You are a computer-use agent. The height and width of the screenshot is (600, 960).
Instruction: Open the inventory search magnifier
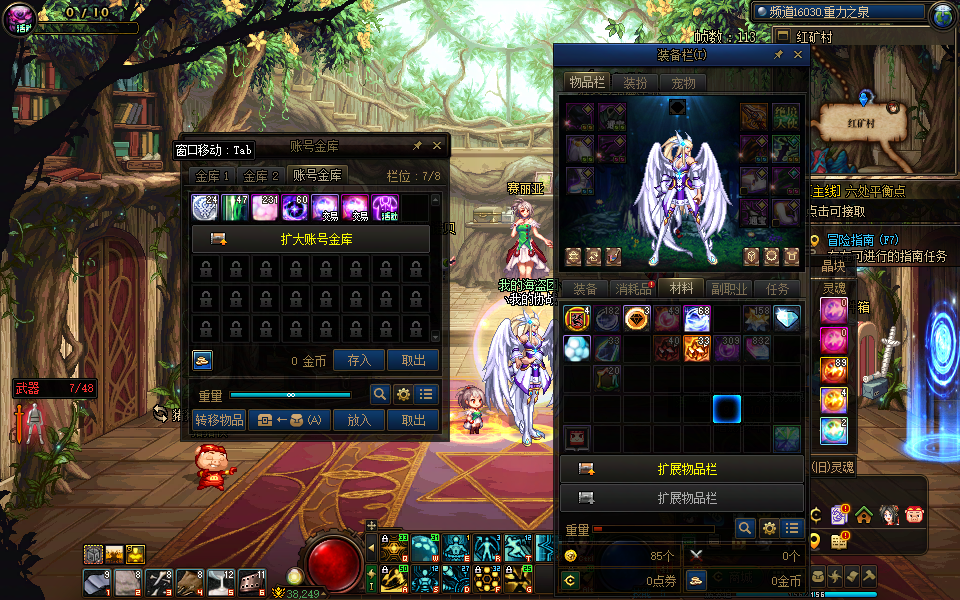pos(745,528)
